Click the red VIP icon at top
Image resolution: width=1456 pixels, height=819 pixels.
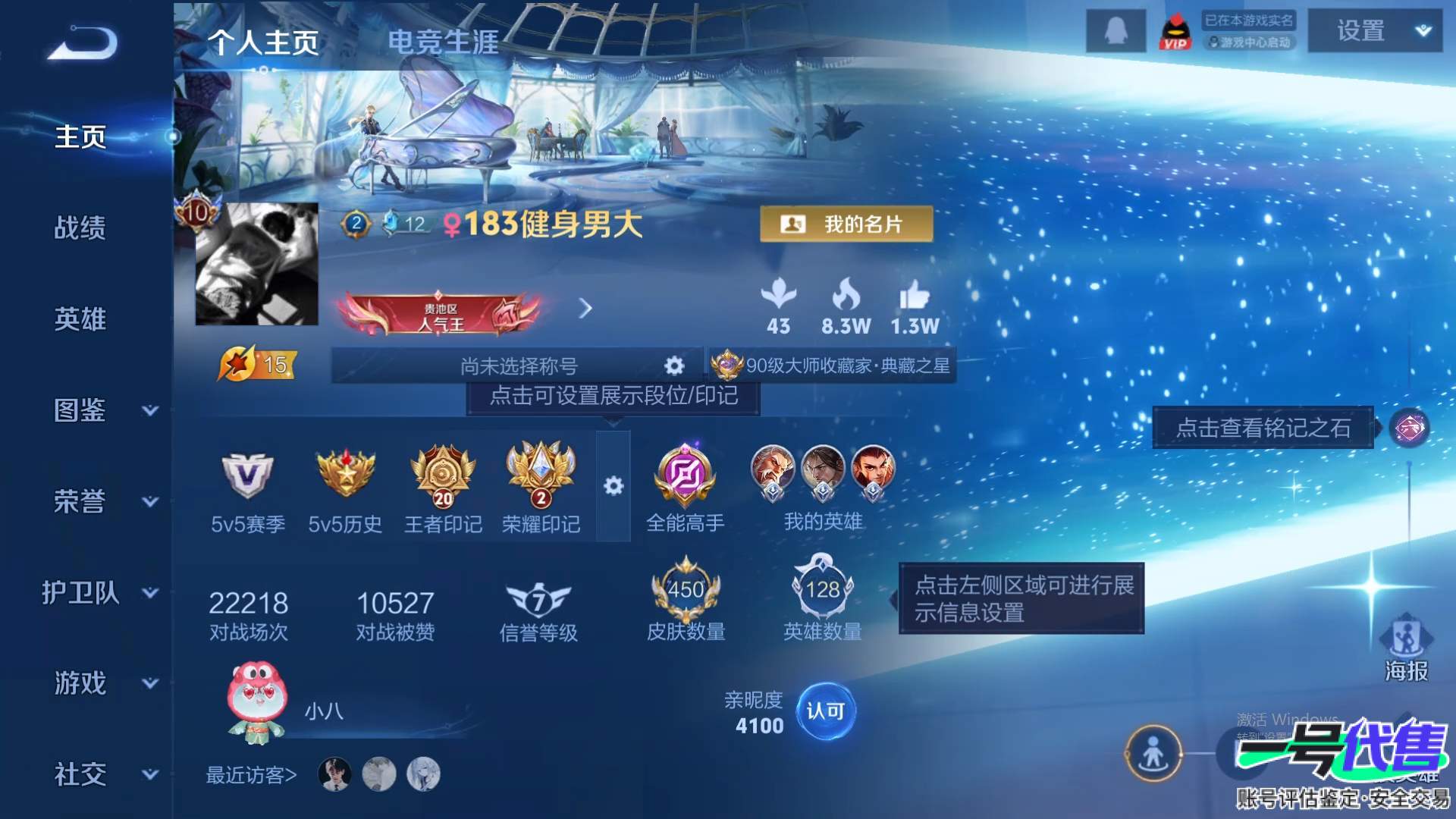point(1177,32)
